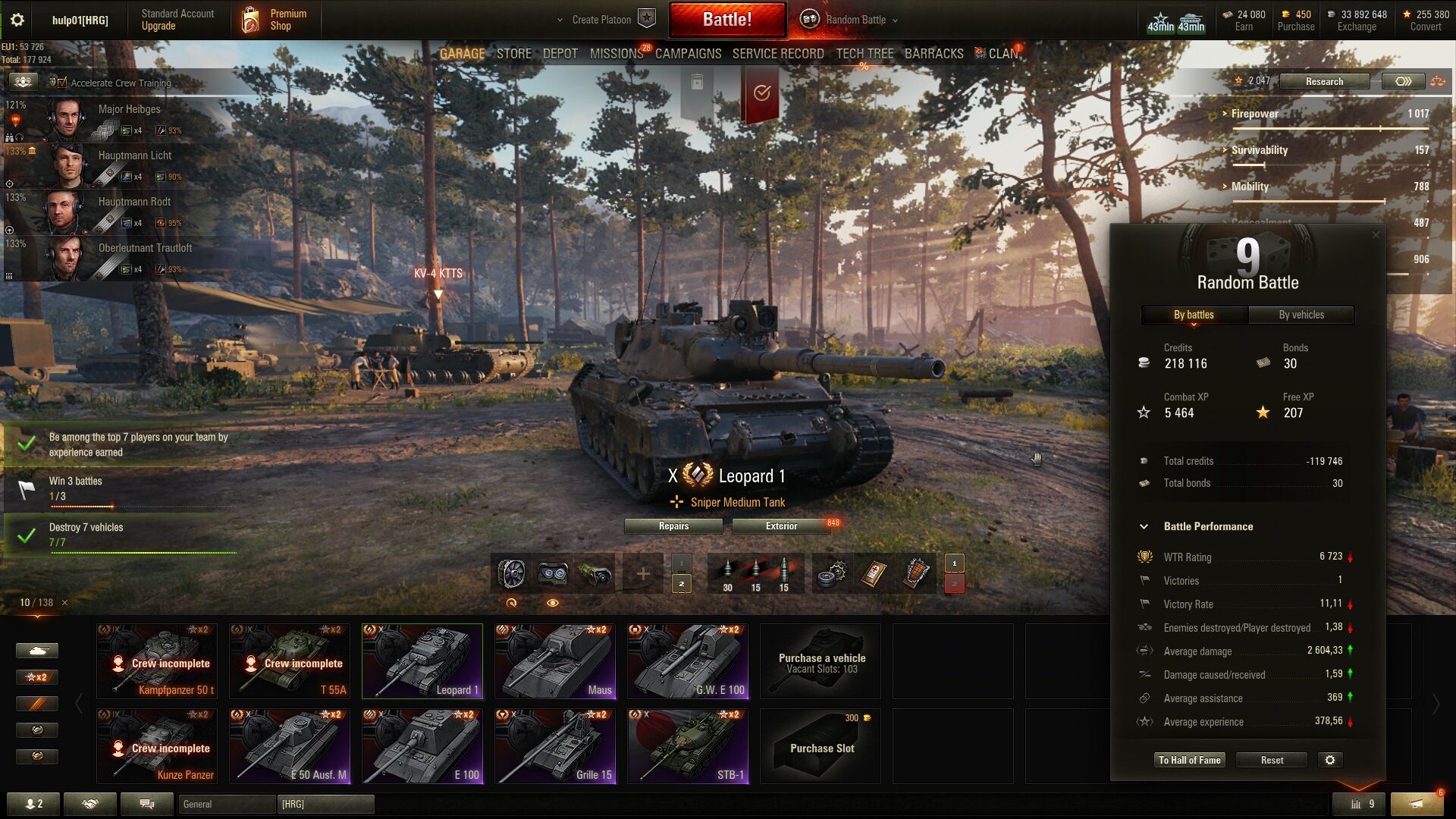Screen dimensions: 1456x819
Task: Open the Barracks section
Action: click(x=934, y=54)
